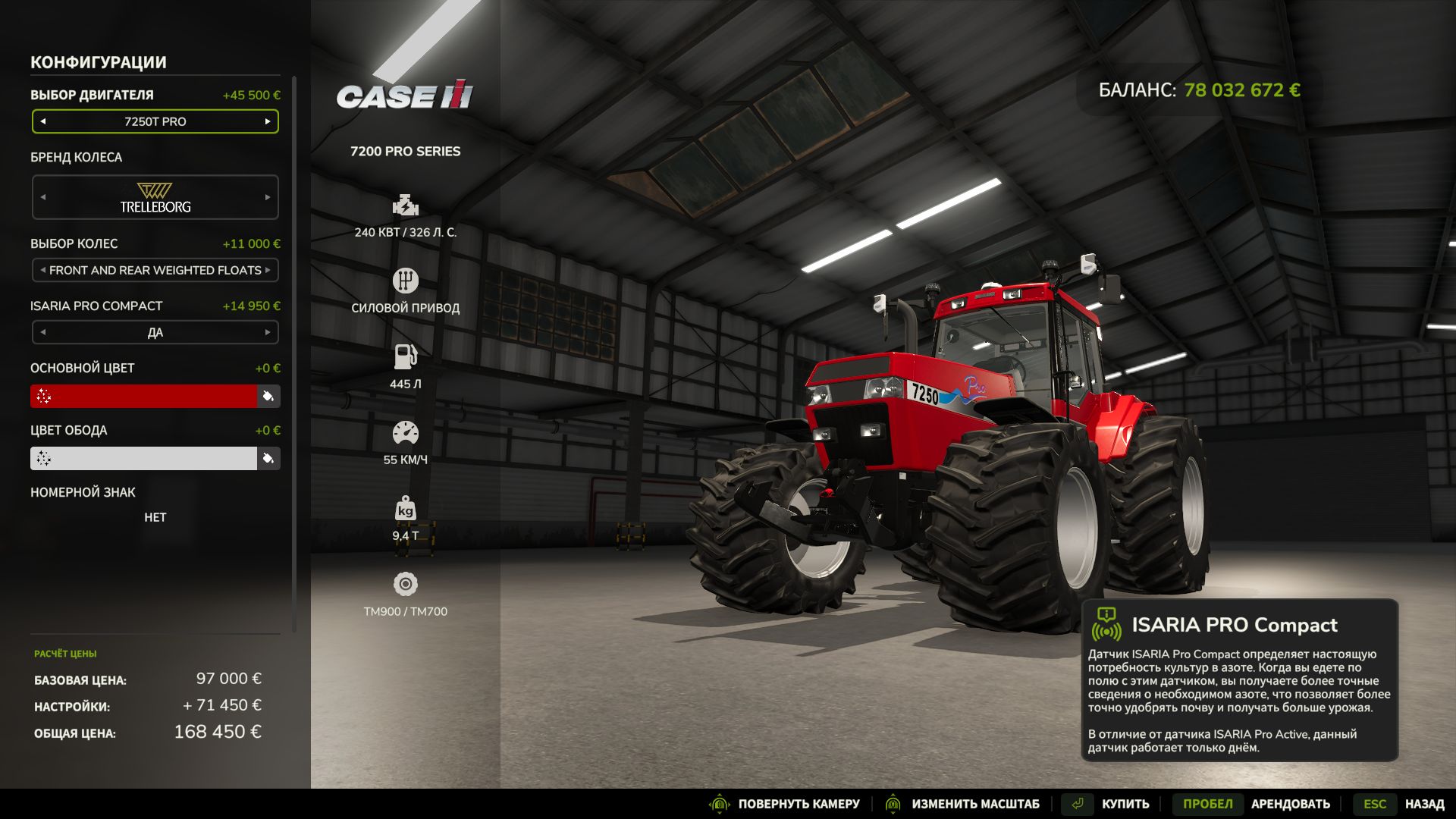
Task: Choose next wheel brand after Trelleborg
Action: click(268, 197)
